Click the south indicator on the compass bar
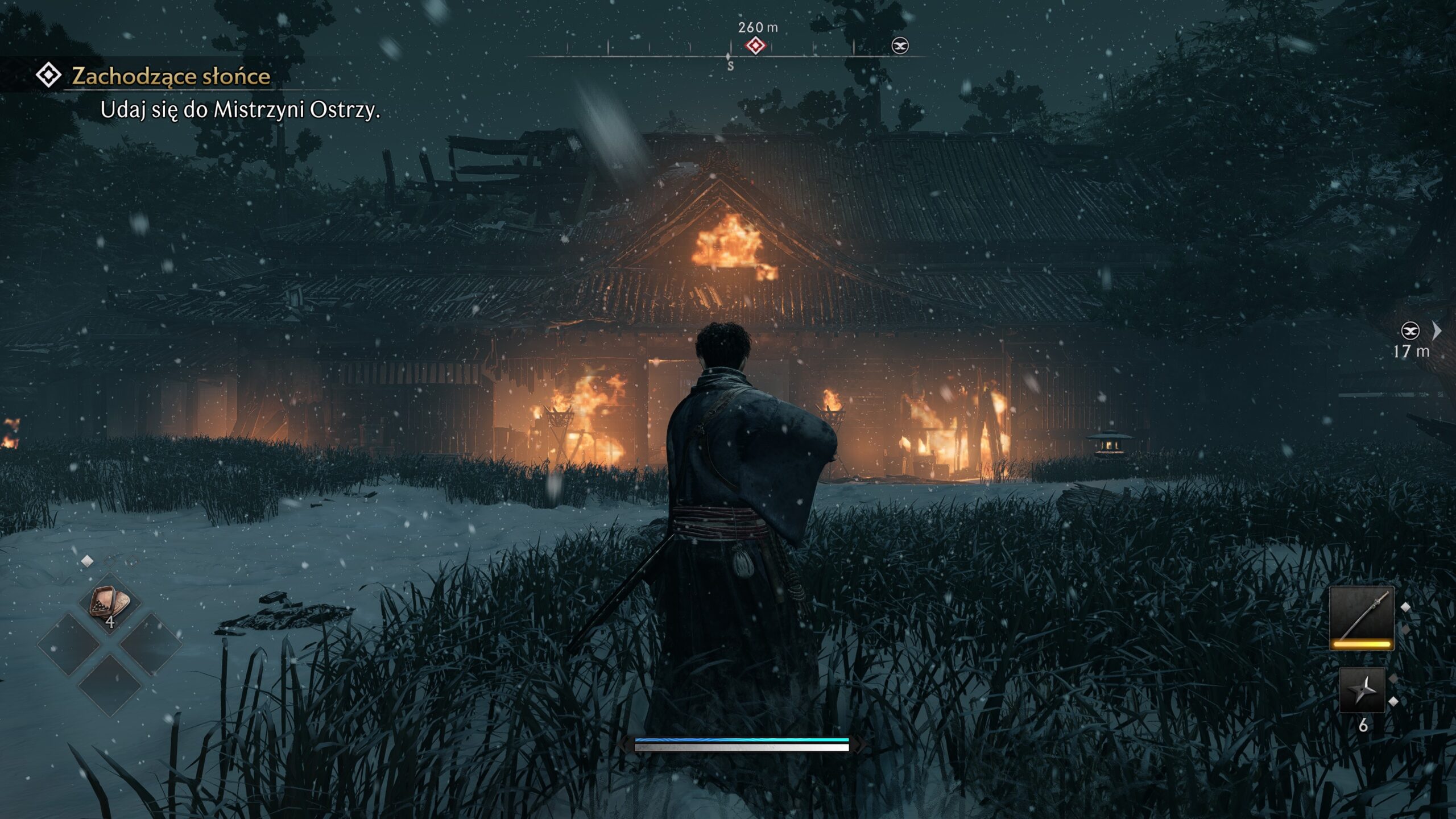The width and height of the screenshot is (1456, 819). point(729,65)
